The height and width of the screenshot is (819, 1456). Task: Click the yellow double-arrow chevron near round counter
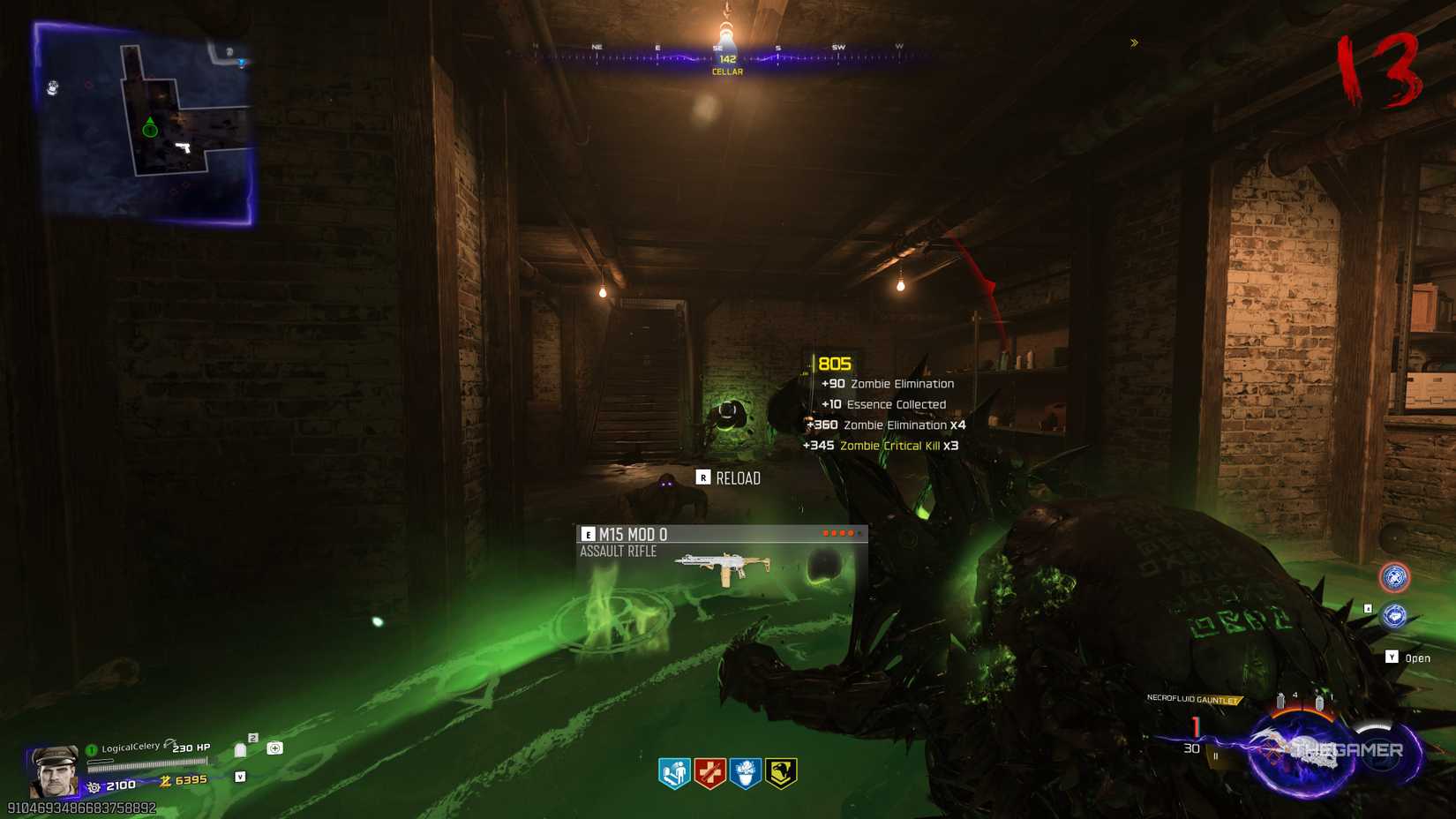pos(1135,42)
